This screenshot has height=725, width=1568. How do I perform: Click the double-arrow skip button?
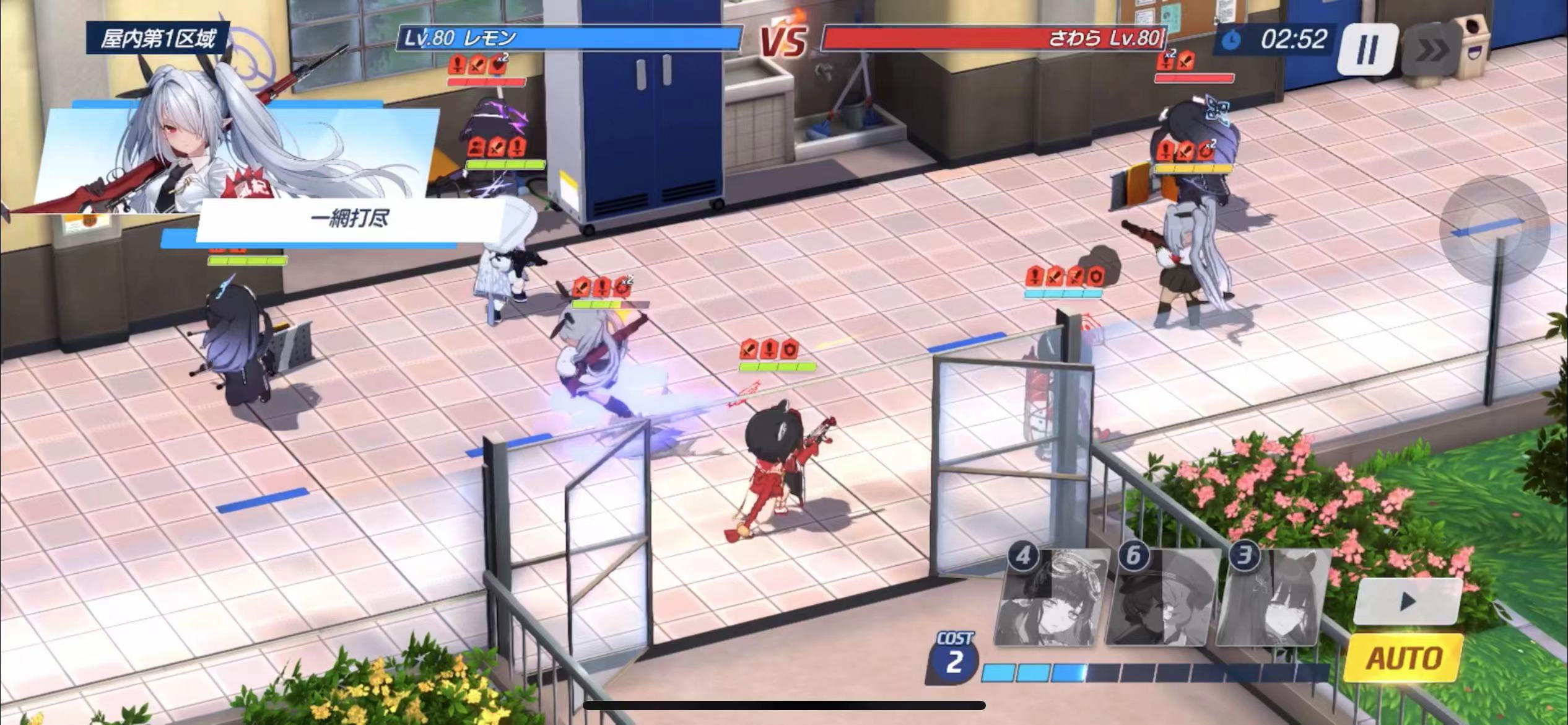tap(1433, 51)
